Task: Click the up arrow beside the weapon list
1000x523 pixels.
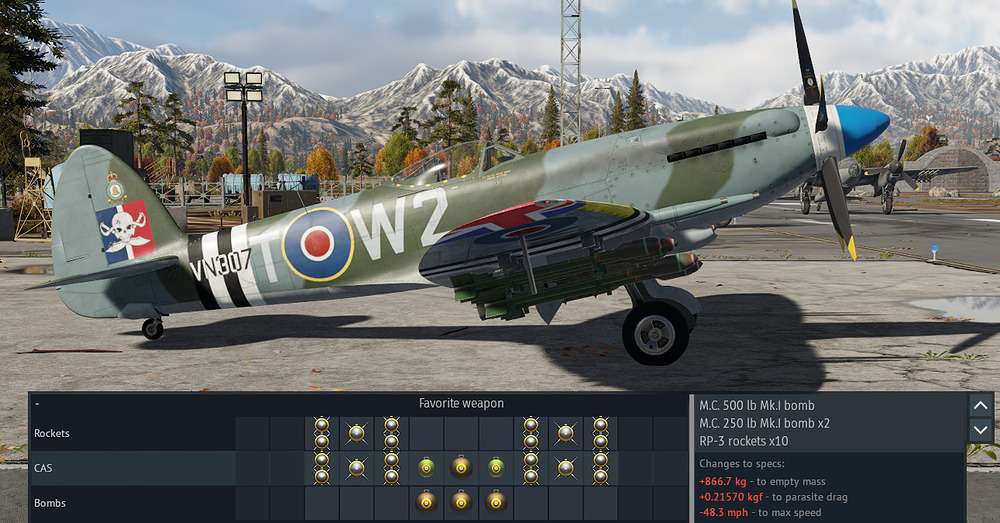Action: [978, 405]
